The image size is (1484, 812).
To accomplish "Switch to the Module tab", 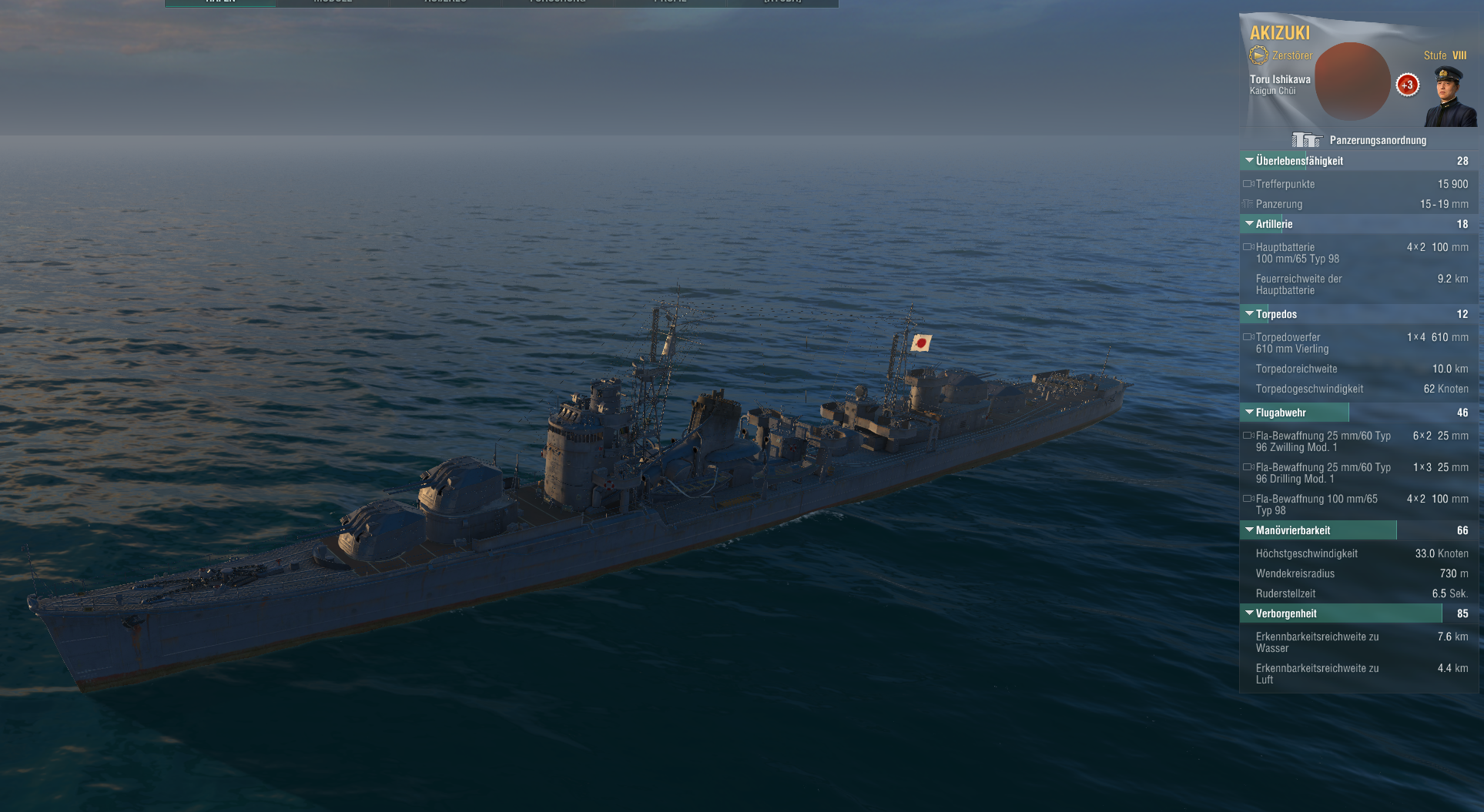I will (x=333, y=2).
